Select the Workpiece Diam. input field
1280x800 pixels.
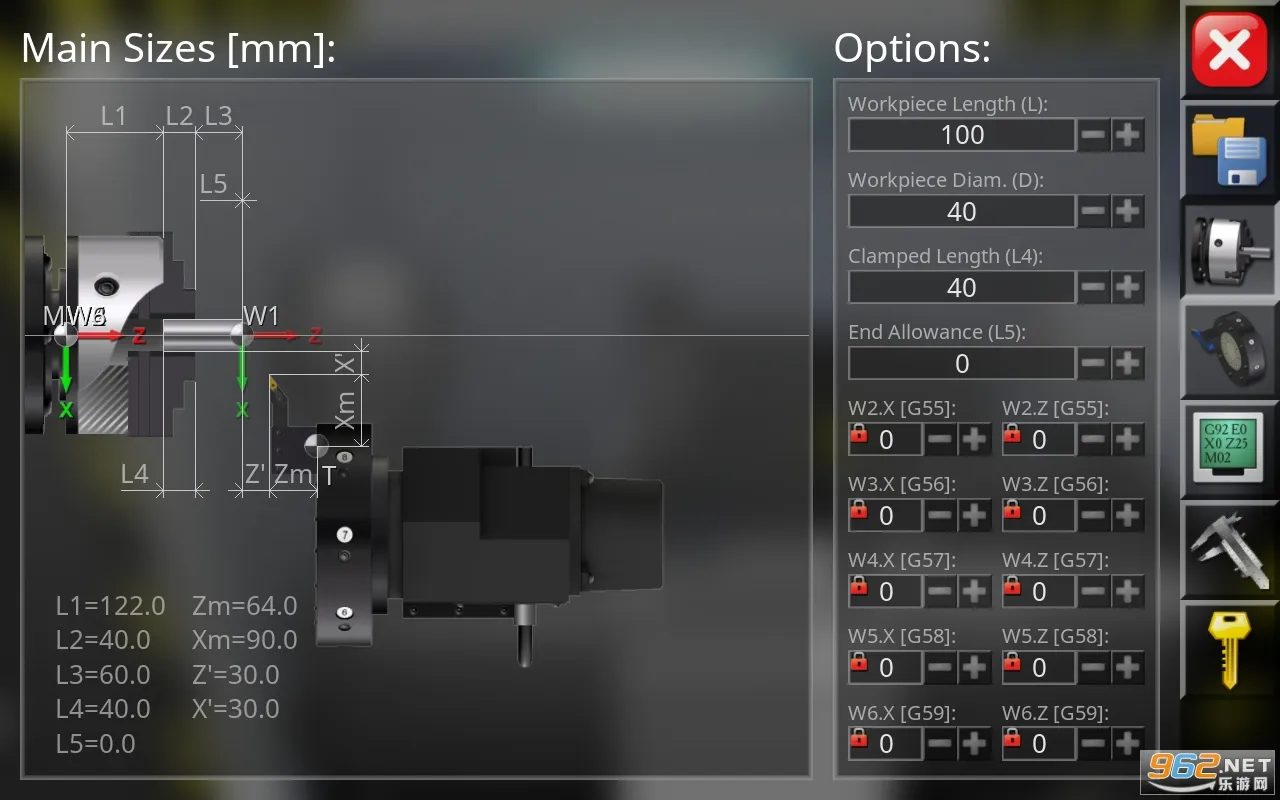pos(962,211)
